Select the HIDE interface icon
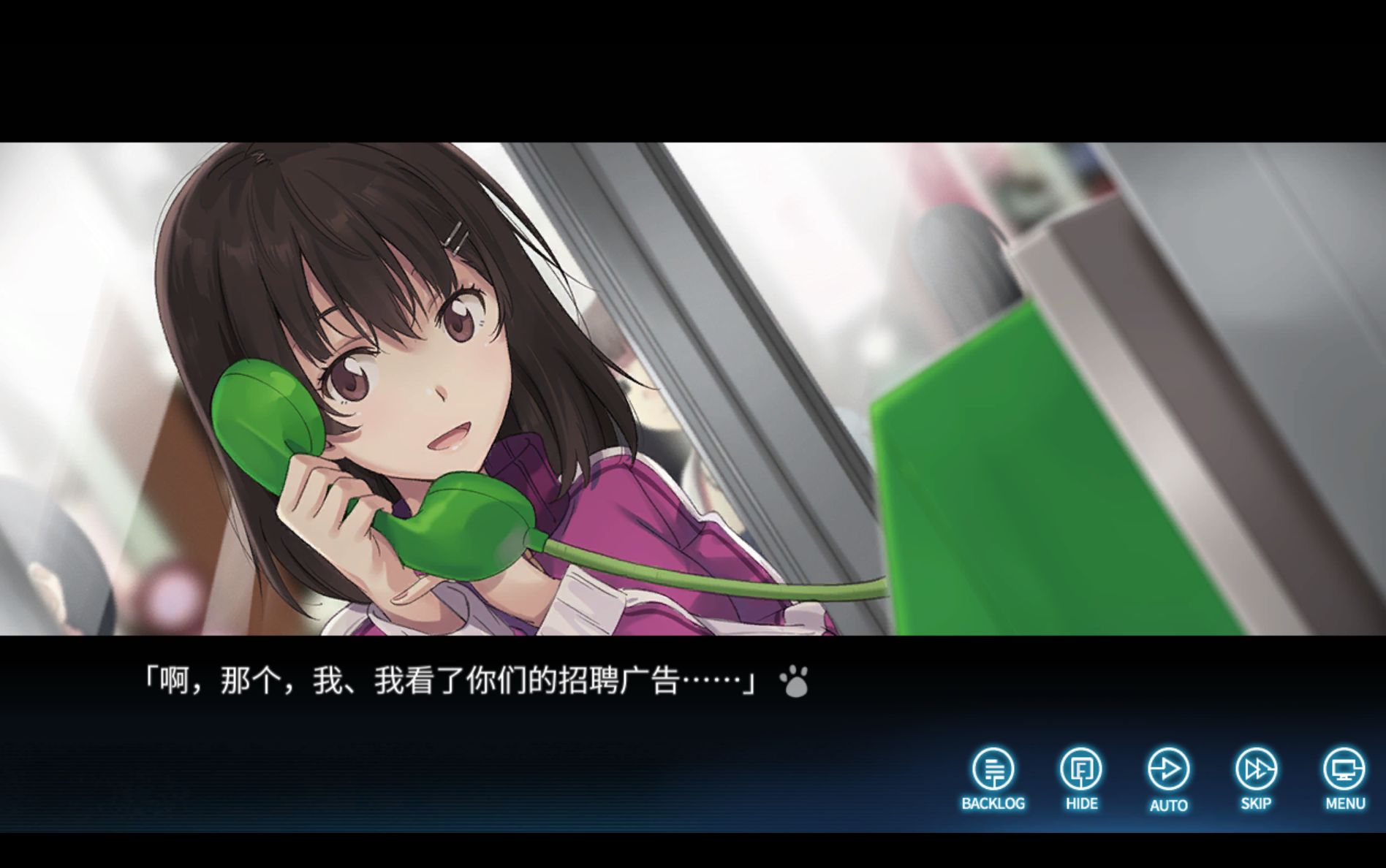Viewport: 1386px width, 868px height. click(1080, 768)
